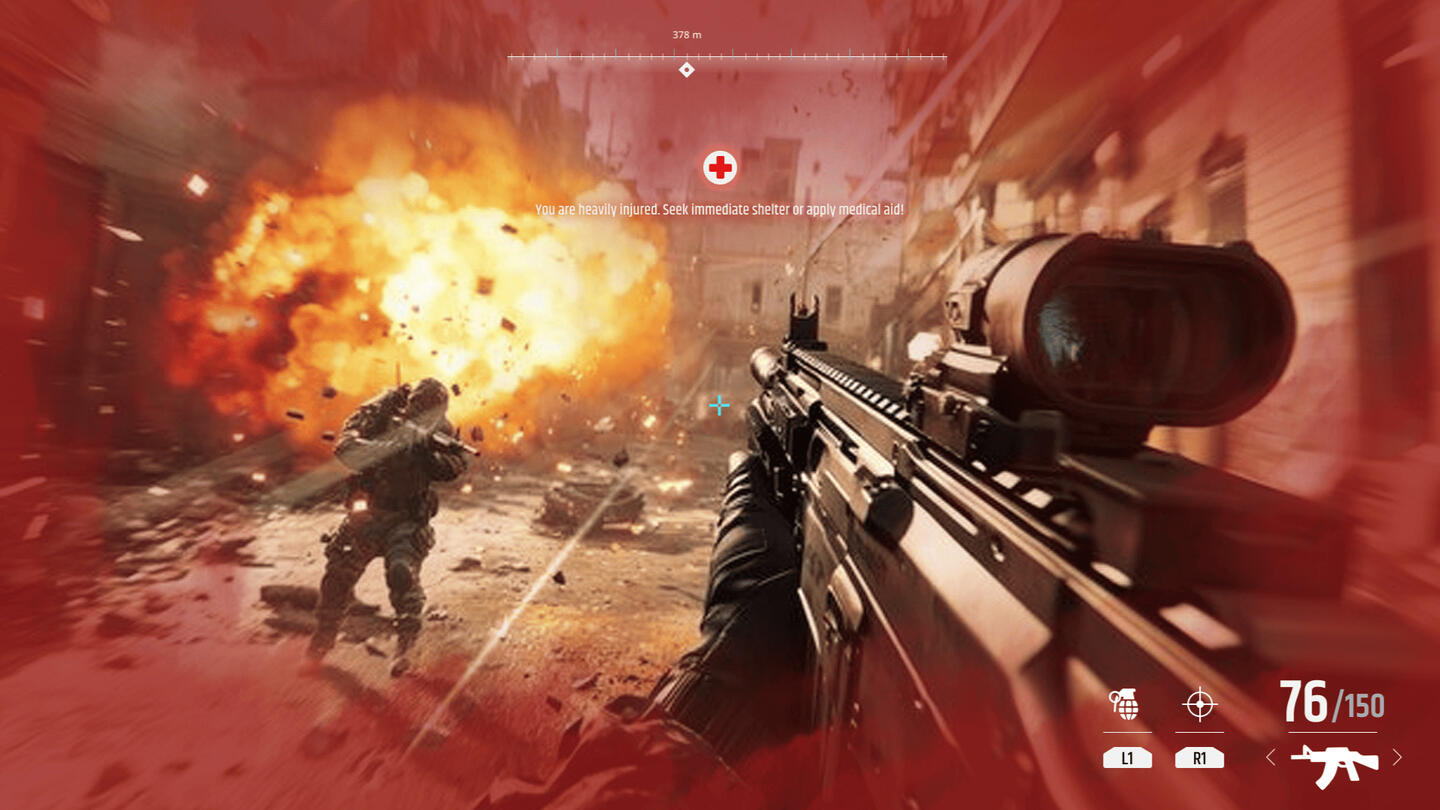Switch to next weapon with right arrow
This screenshot has width=1440, height=810.
pyautogui.click(x=1397, y=758)
